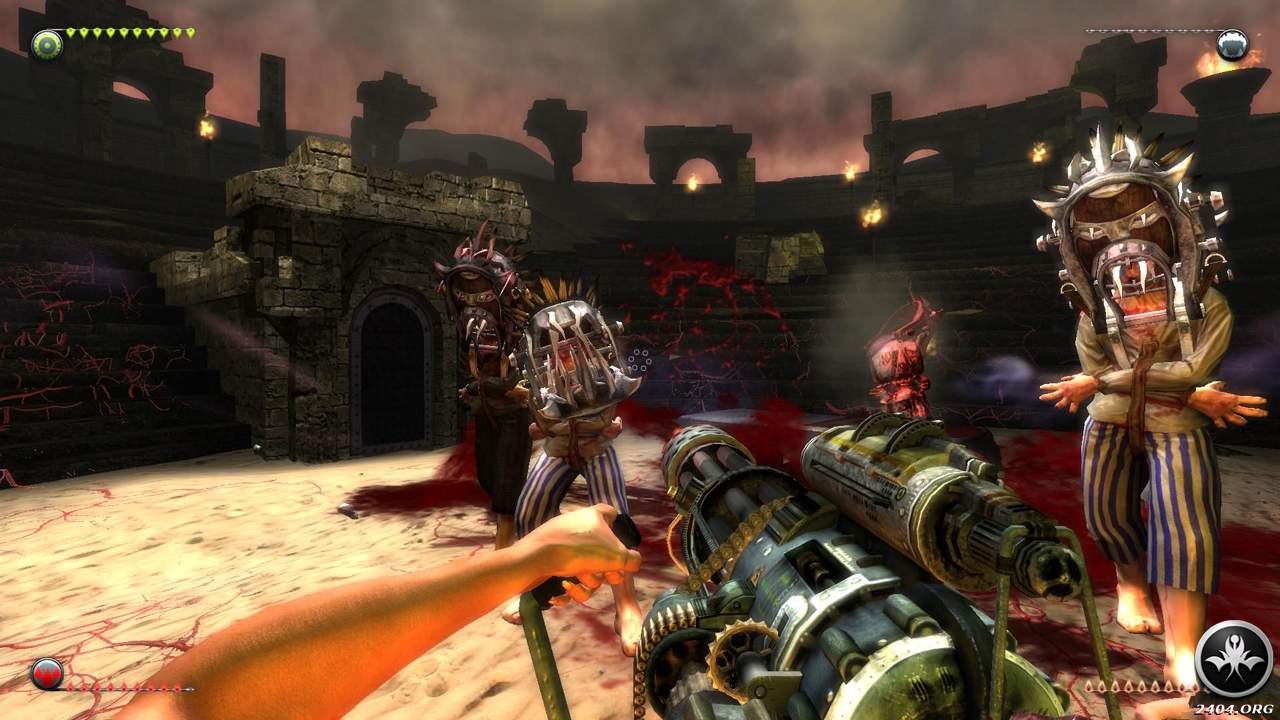Click the red circular icon beside the red pips
The image size is (1280, 720).
47,672
